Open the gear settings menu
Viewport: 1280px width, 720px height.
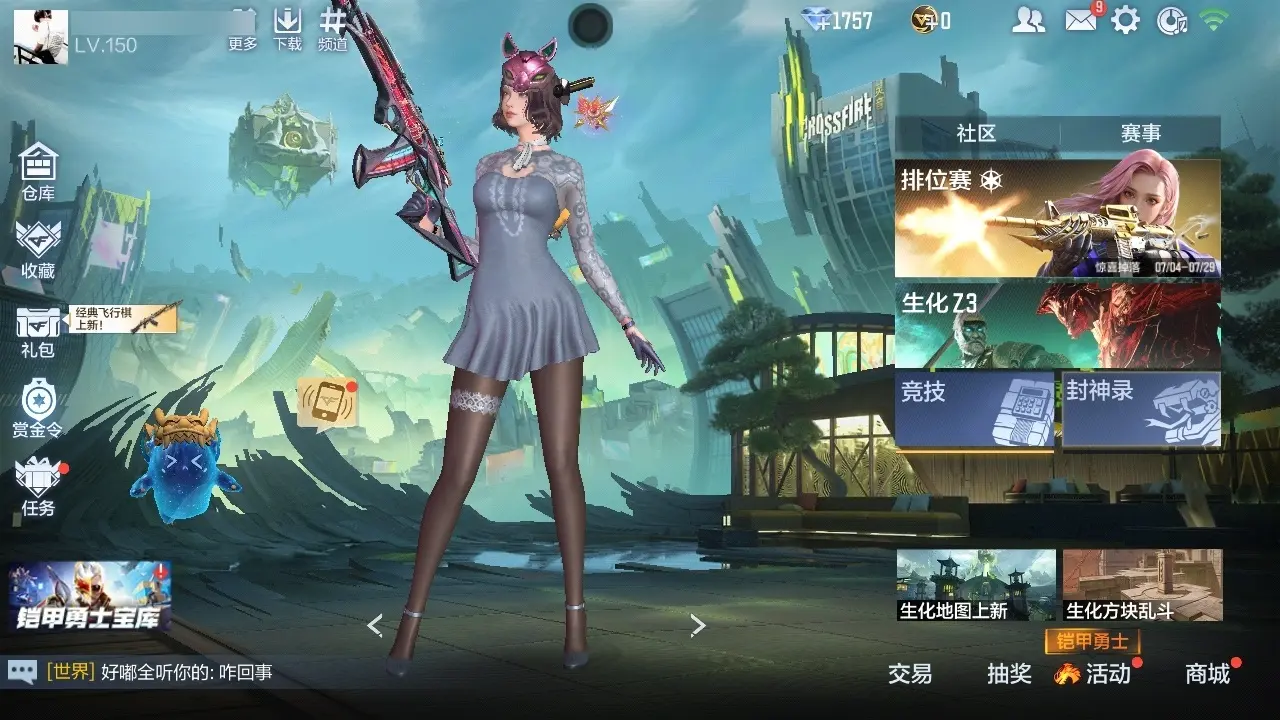tap(1126, 20)
